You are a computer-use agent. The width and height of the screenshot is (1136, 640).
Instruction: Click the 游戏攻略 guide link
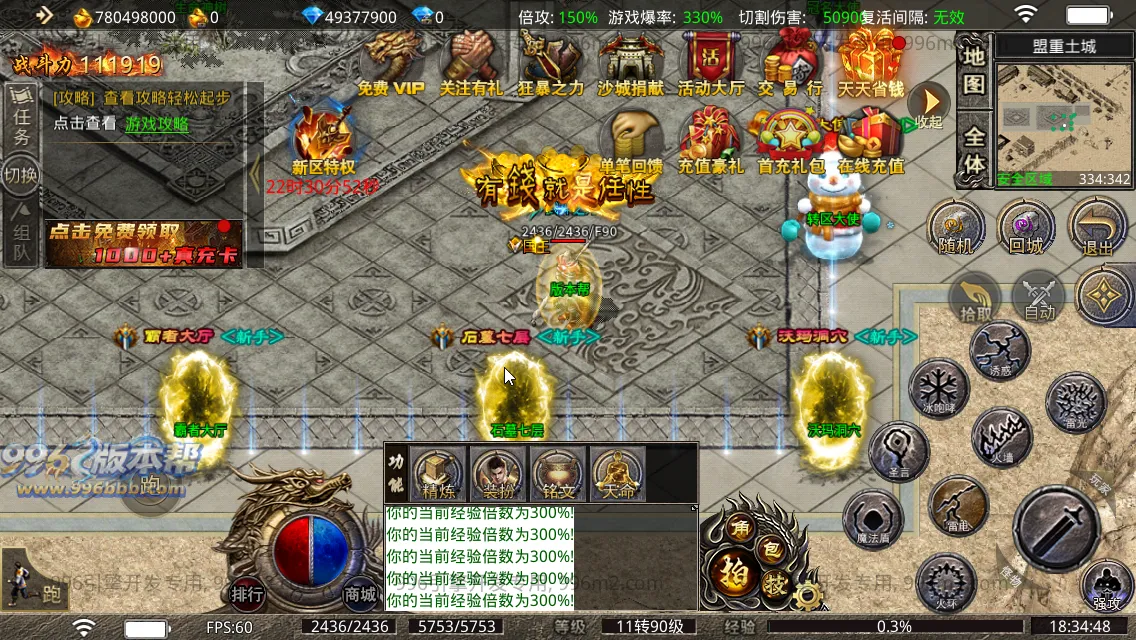(157, 124)
